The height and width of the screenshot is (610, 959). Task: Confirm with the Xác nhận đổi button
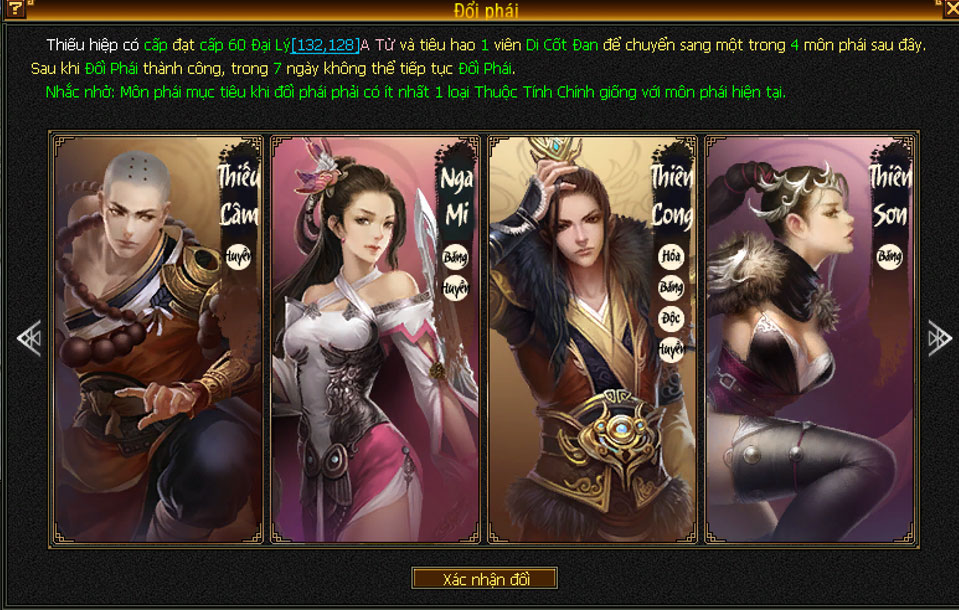485,579
